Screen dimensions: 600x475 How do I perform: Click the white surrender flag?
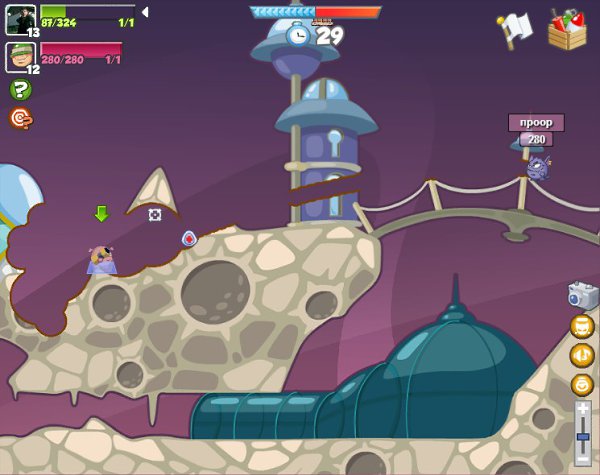pyautogui.click(x=516, y=29)
